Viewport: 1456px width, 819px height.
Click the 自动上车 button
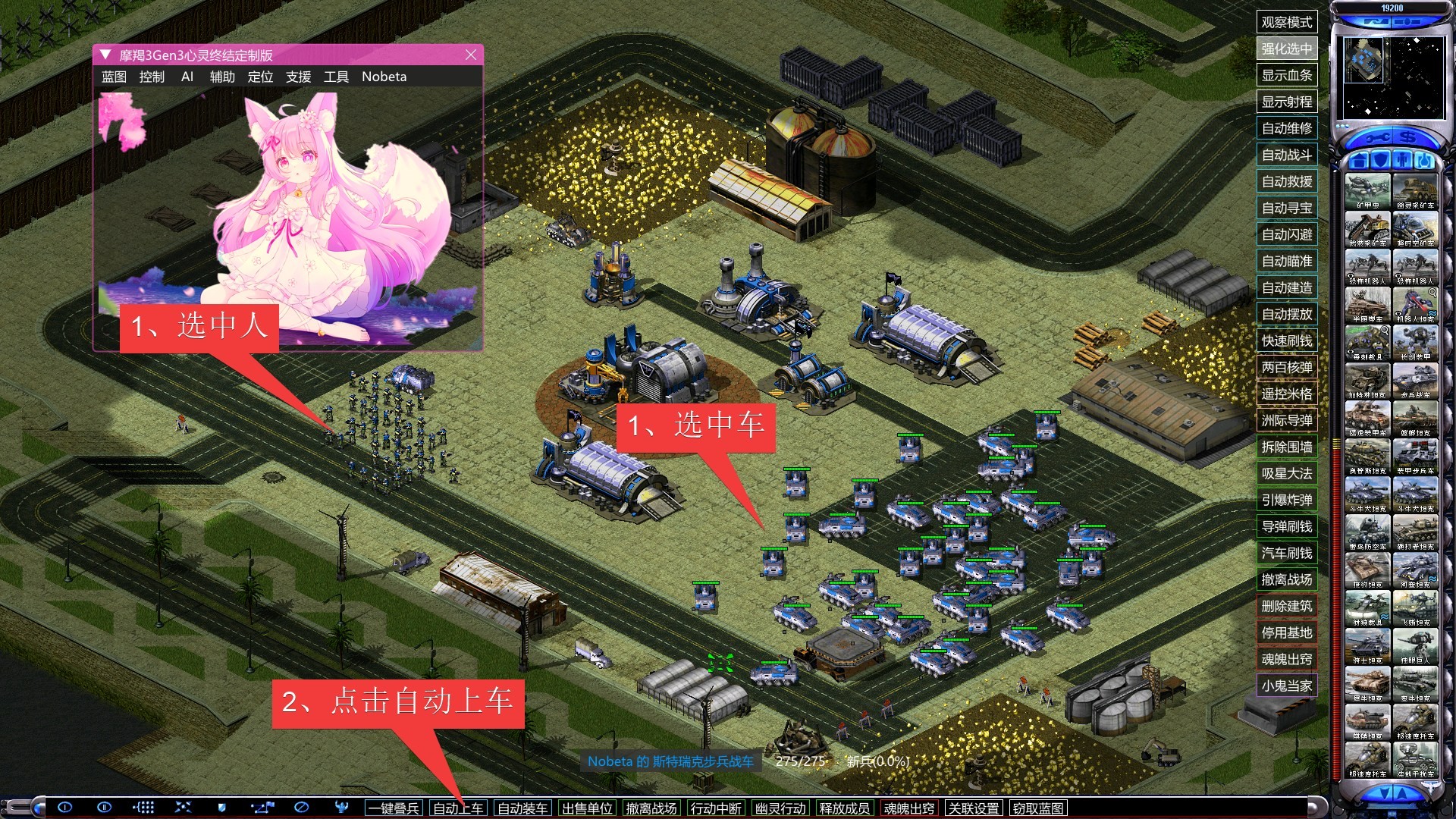pos(458,808)
